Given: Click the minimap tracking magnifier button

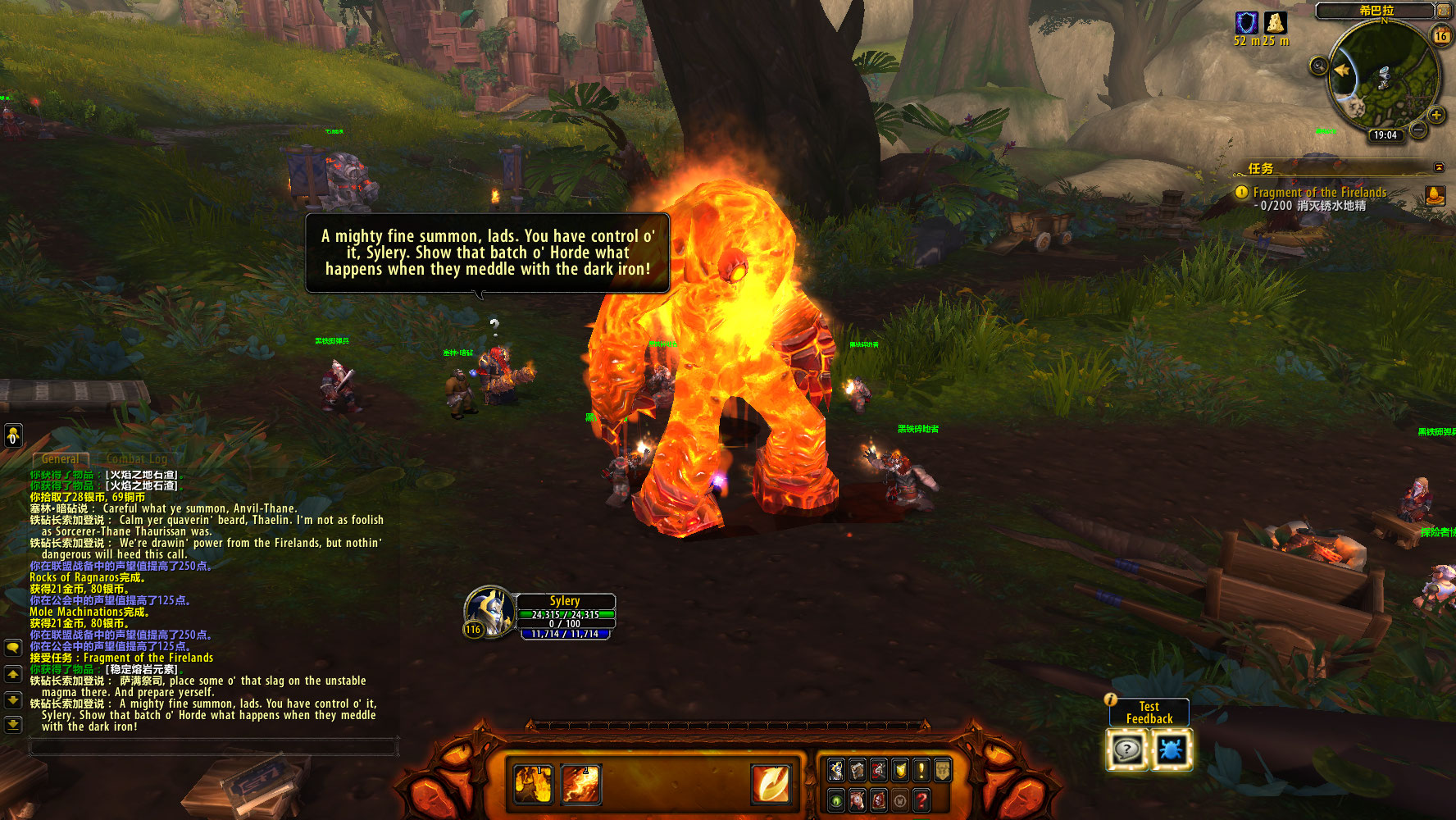Looking at the screenshot, I should coord(1318,66).
